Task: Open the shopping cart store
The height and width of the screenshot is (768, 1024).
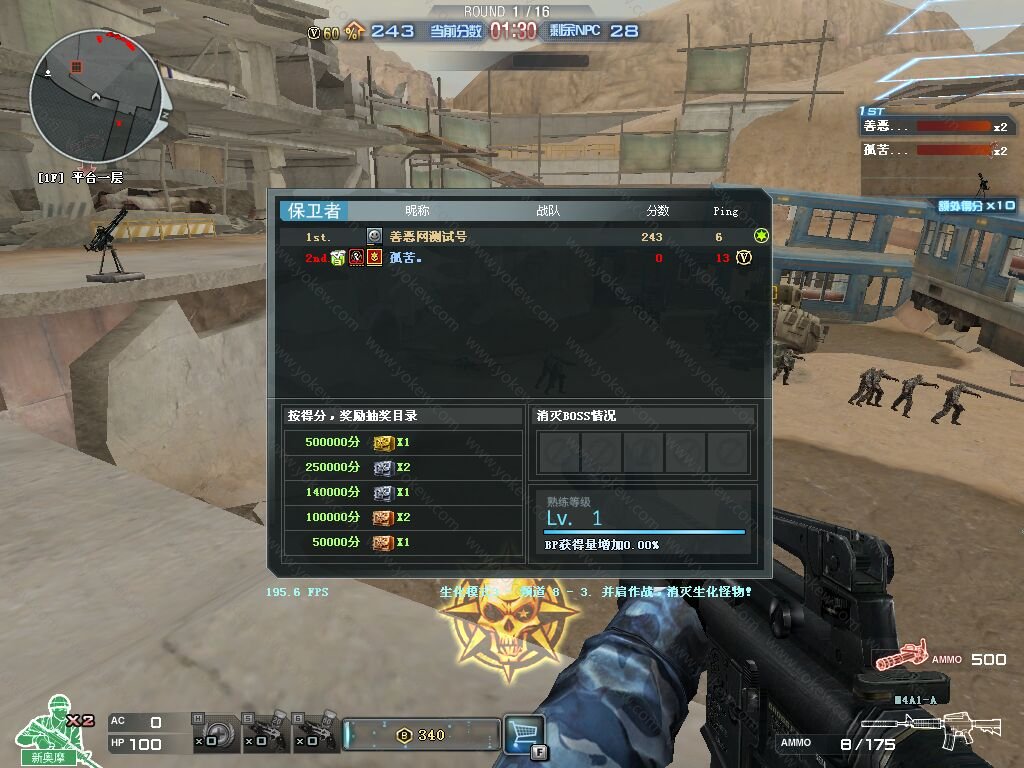Action: [524, 733]
